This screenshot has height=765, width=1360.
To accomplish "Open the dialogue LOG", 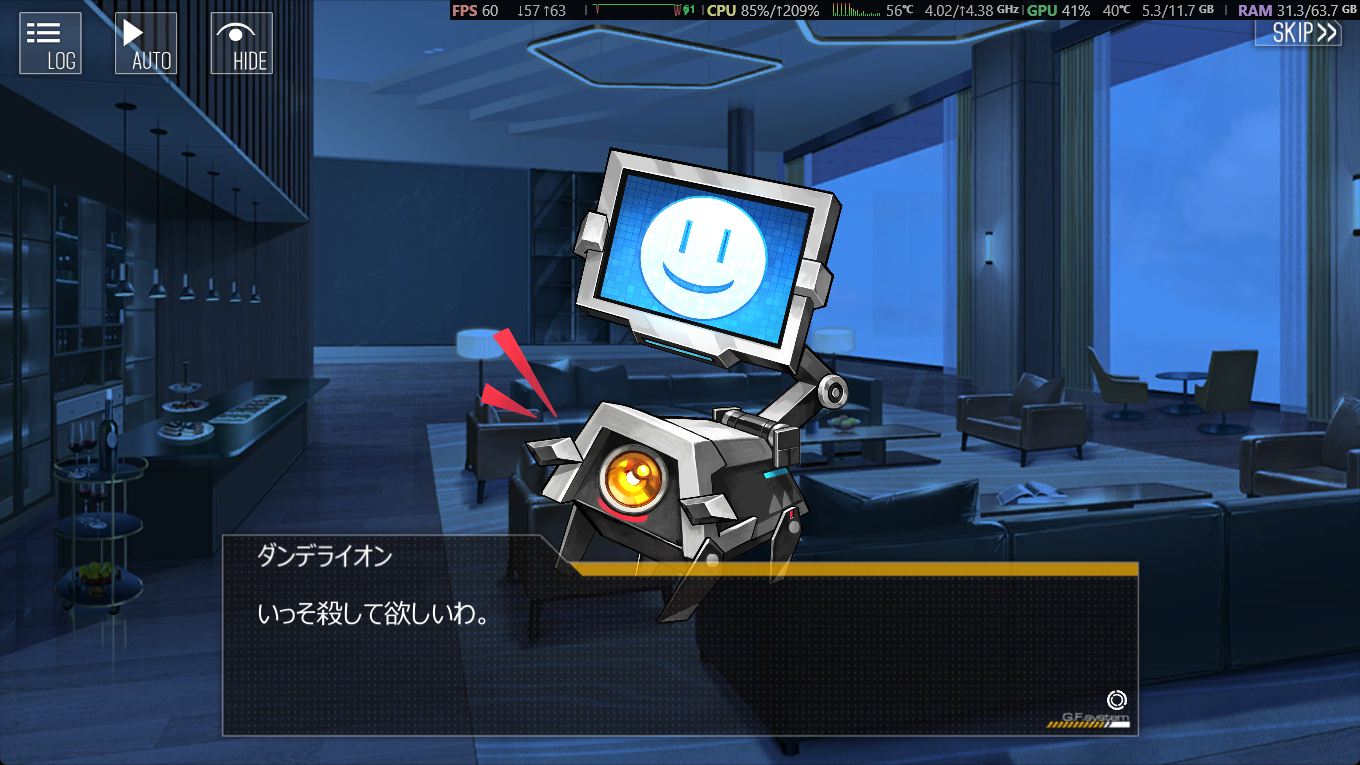I will tap(50, 43).
